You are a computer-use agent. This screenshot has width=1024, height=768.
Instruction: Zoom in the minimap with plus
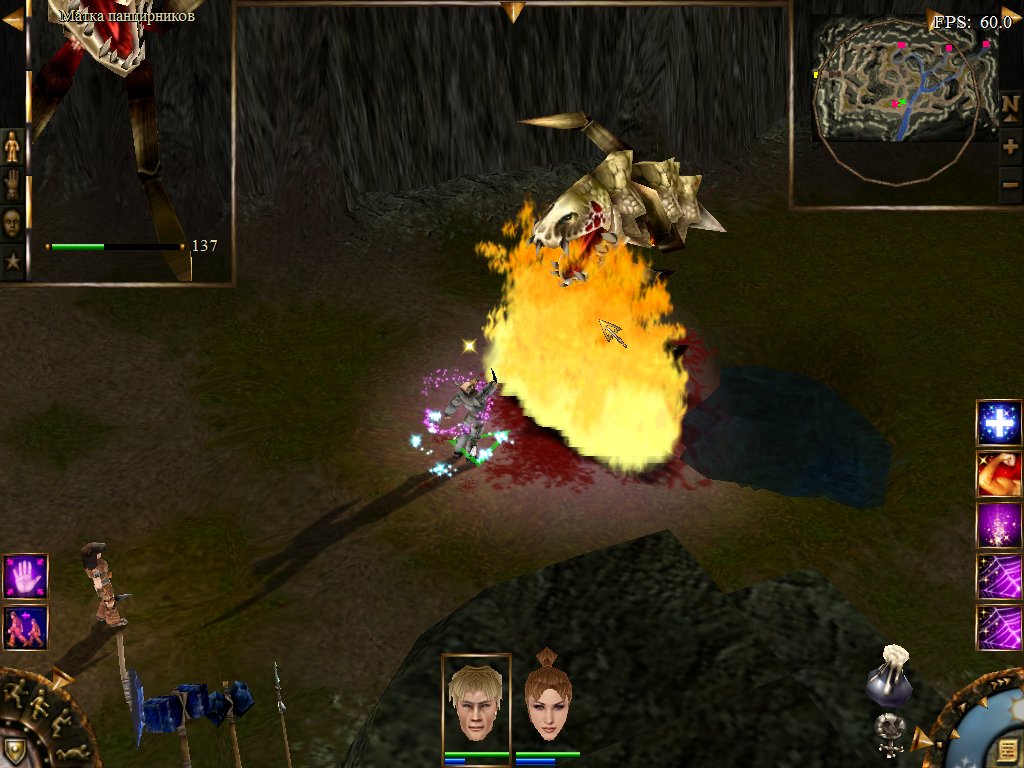pos(1010,147)
